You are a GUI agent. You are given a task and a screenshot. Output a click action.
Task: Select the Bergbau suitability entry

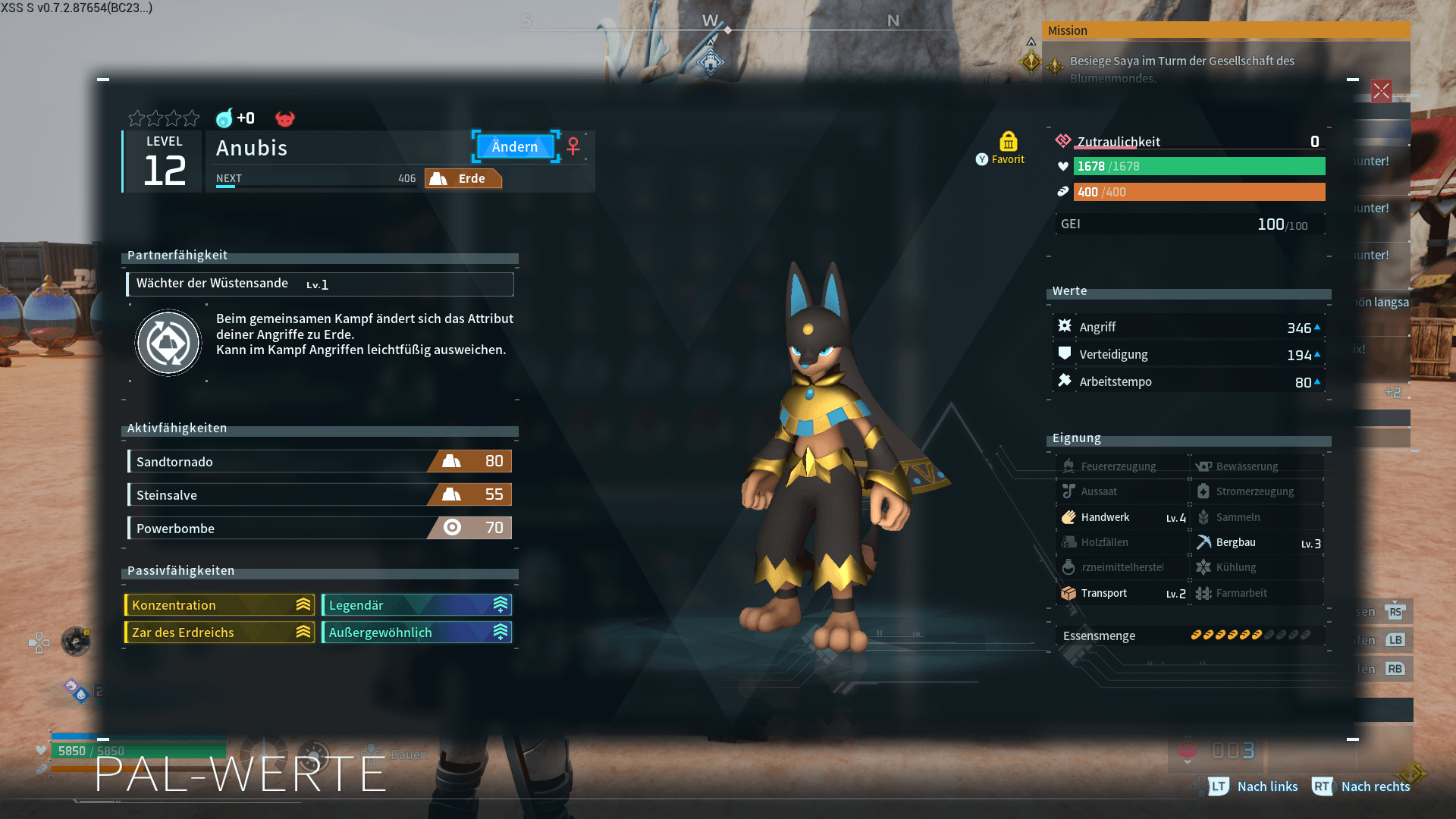1258,542
